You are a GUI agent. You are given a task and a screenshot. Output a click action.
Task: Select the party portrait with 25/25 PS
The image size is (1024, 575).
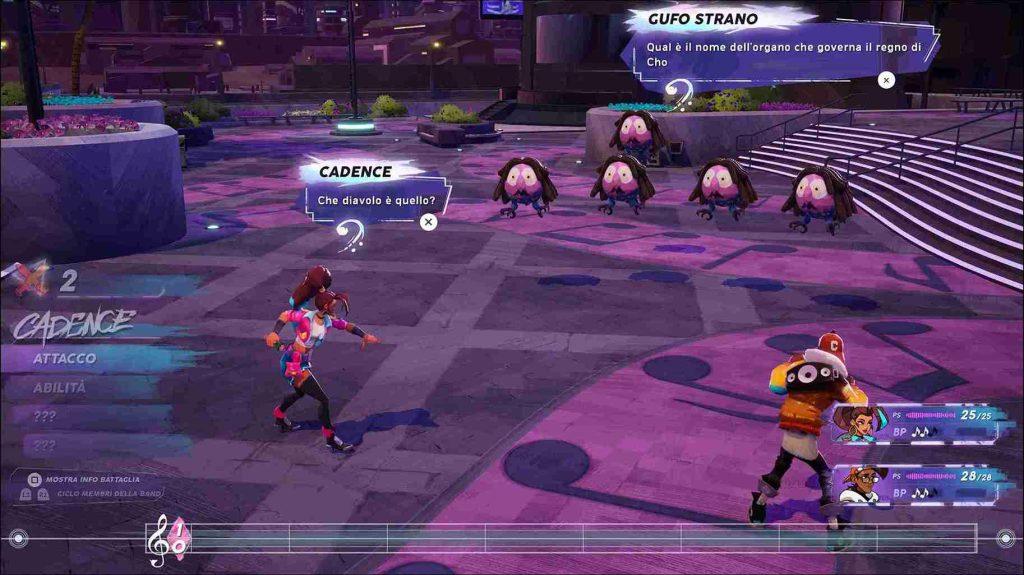coord(856,424)
